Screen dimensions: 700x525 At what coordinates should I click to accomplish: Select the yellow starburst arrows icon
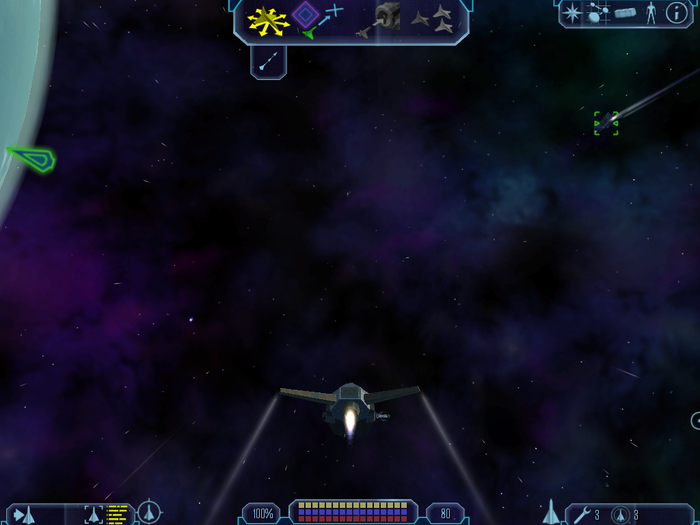pos(268,17)
